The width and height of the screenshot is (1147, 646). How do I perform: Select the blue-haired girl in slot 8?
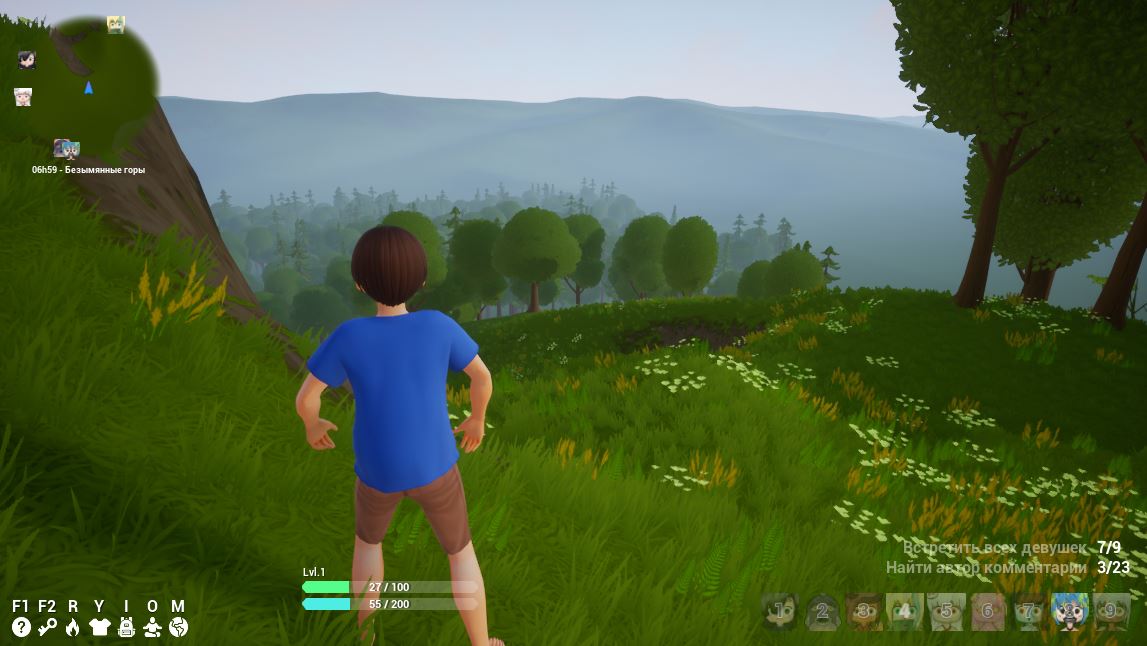click(1070, 610)
